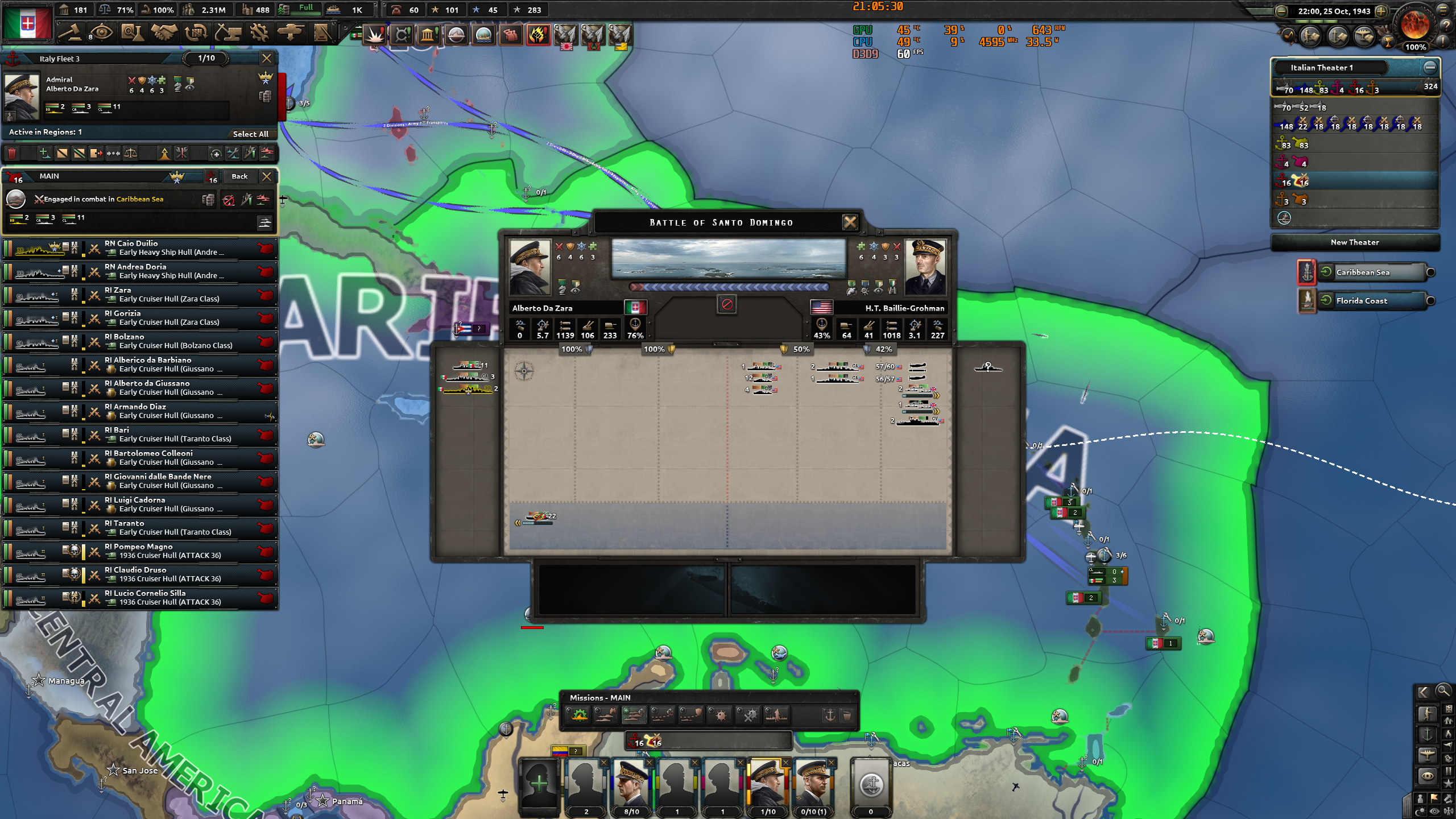
Task: Click the Back button in the MAIN panel
Action: (x=239, y=176)
